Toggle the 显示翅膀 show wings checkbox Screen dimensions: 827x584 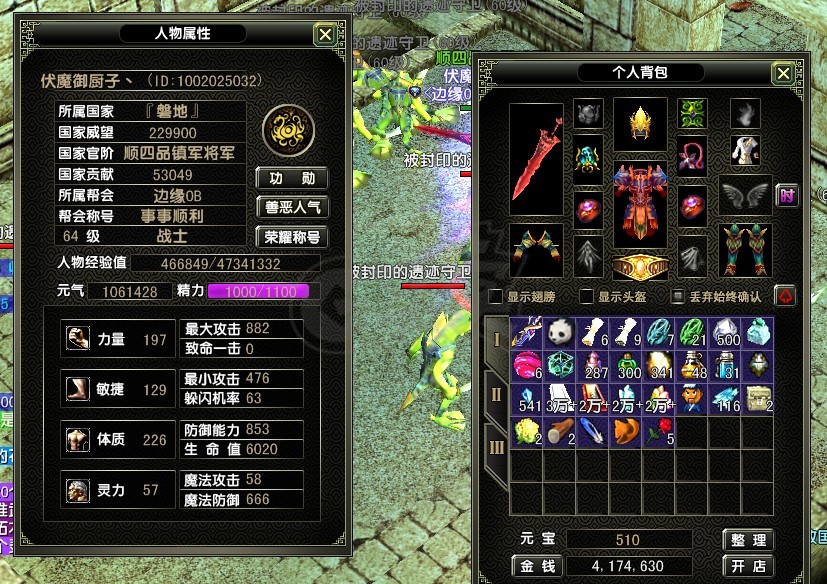[496, 296]
